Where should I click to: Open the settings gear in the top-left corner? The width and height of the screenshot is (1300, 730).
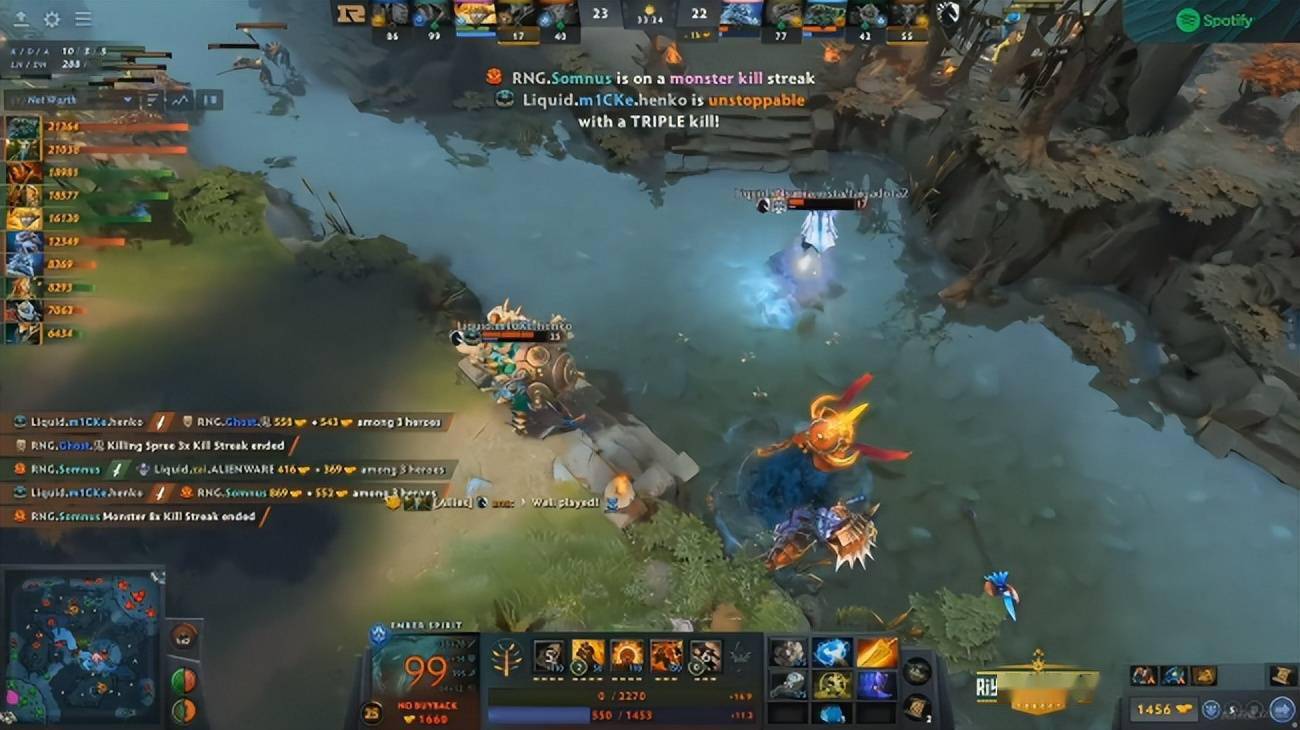[x=52, y=18]
